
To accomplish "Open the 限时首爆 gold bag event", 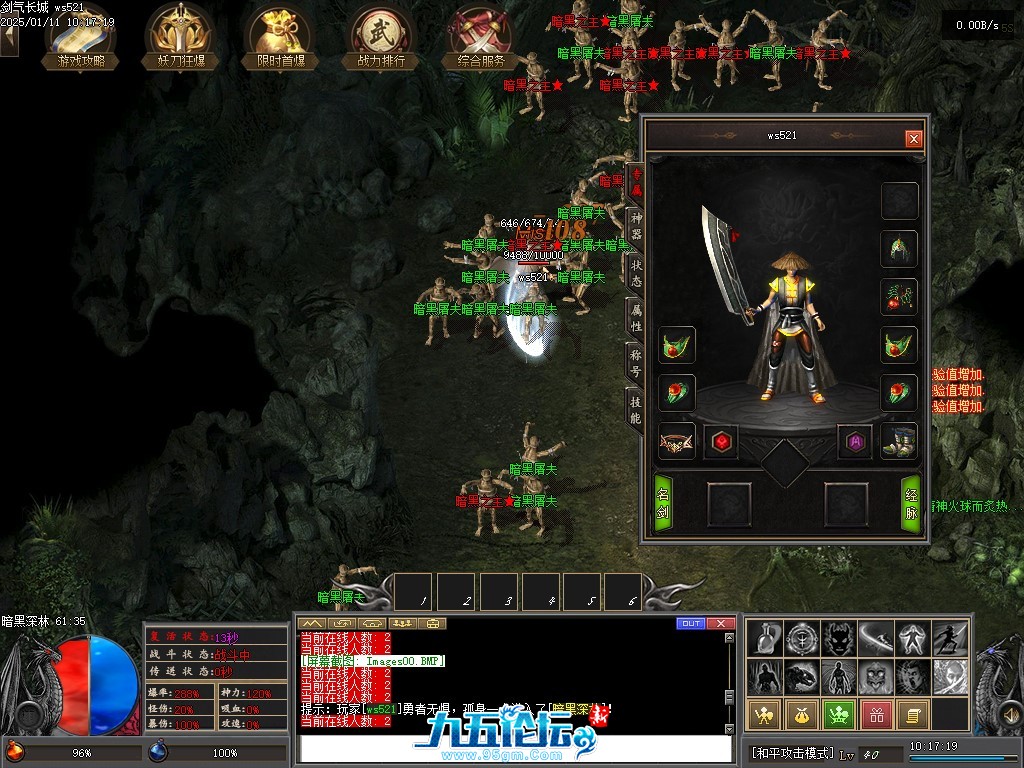I will [x=280, y=38].
